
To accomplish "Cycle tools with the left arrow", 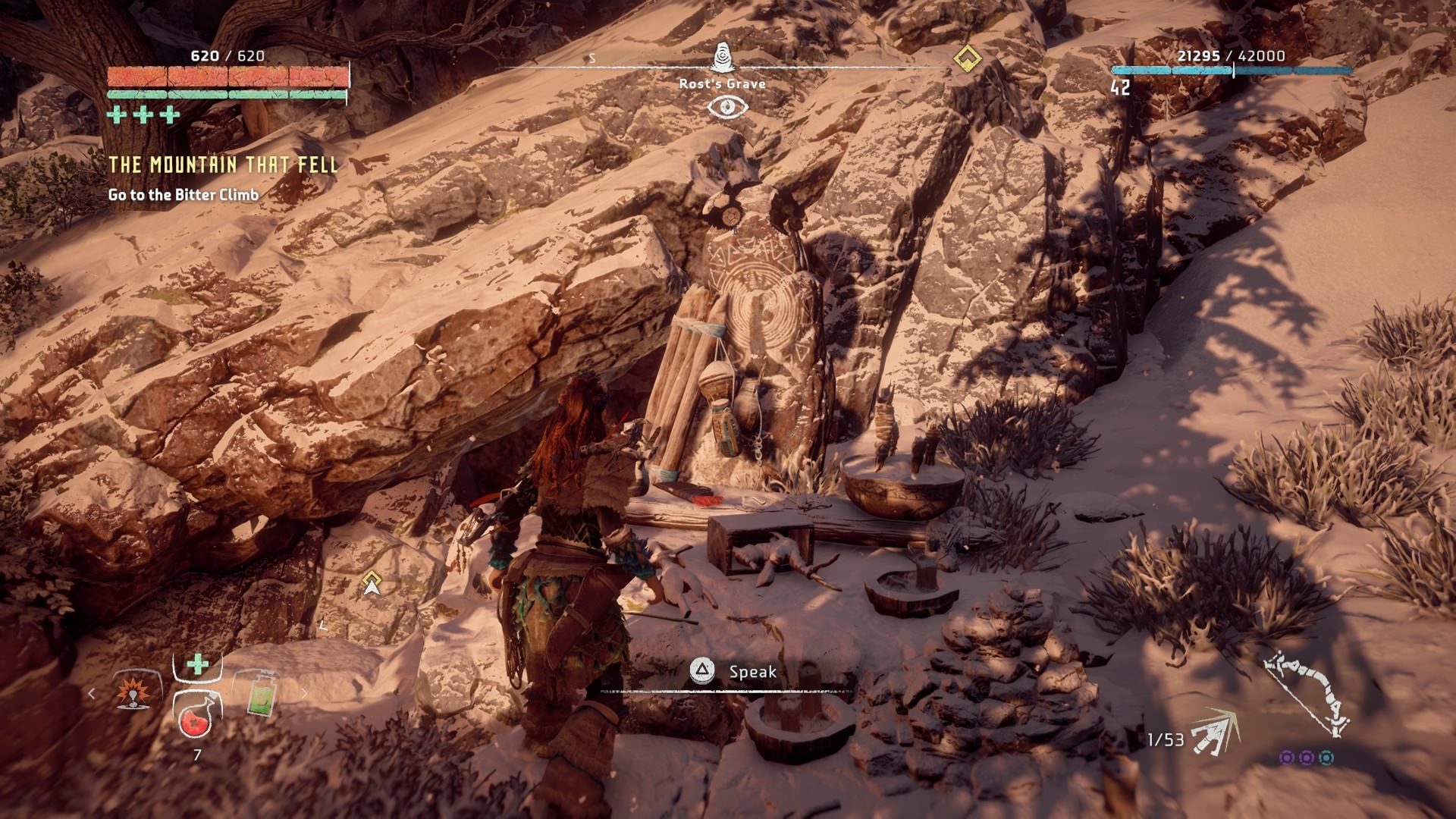I will [x=92, y=693].
